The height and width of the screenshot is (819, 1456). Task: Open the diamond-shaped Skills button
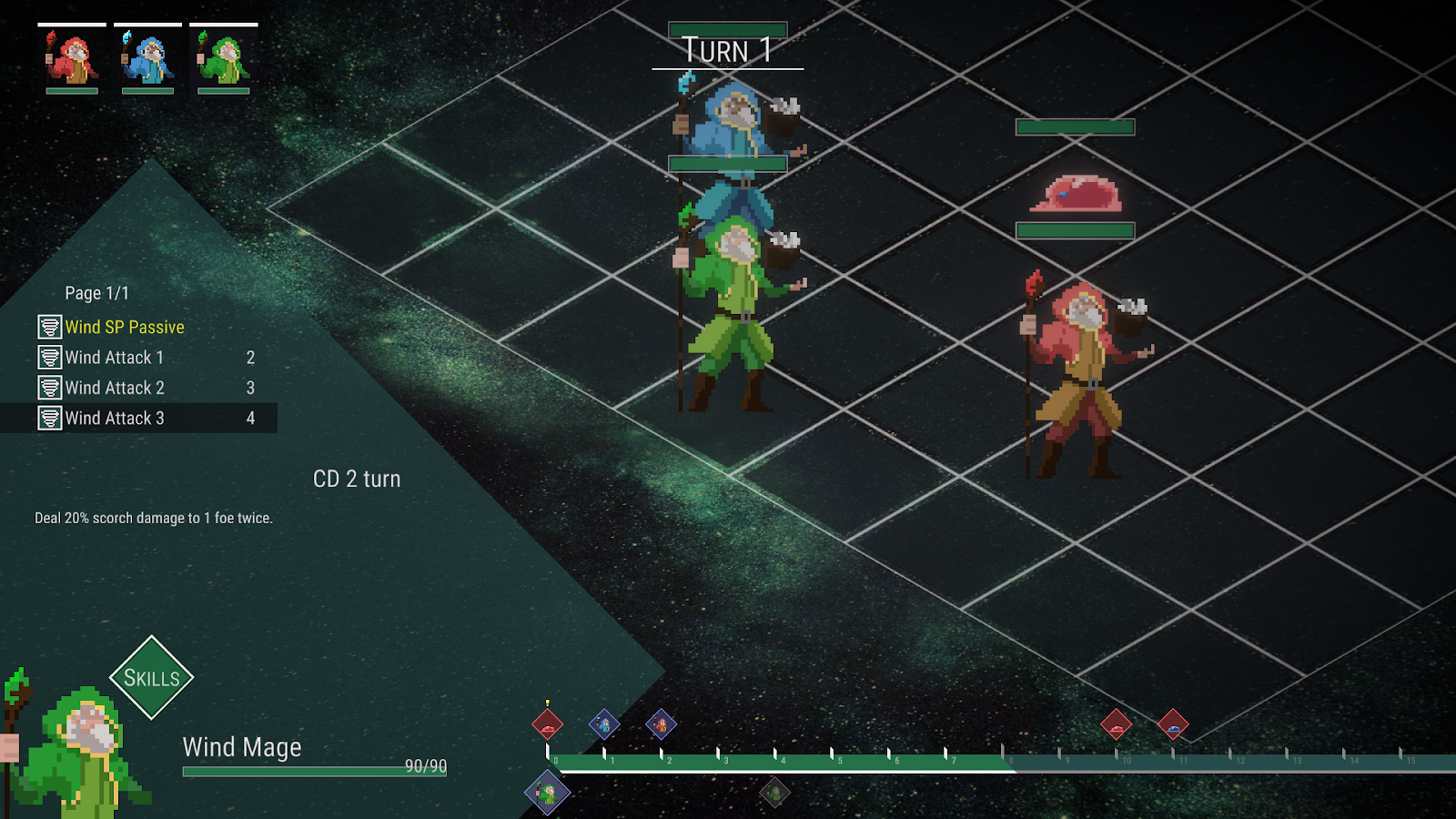[151, 678]
